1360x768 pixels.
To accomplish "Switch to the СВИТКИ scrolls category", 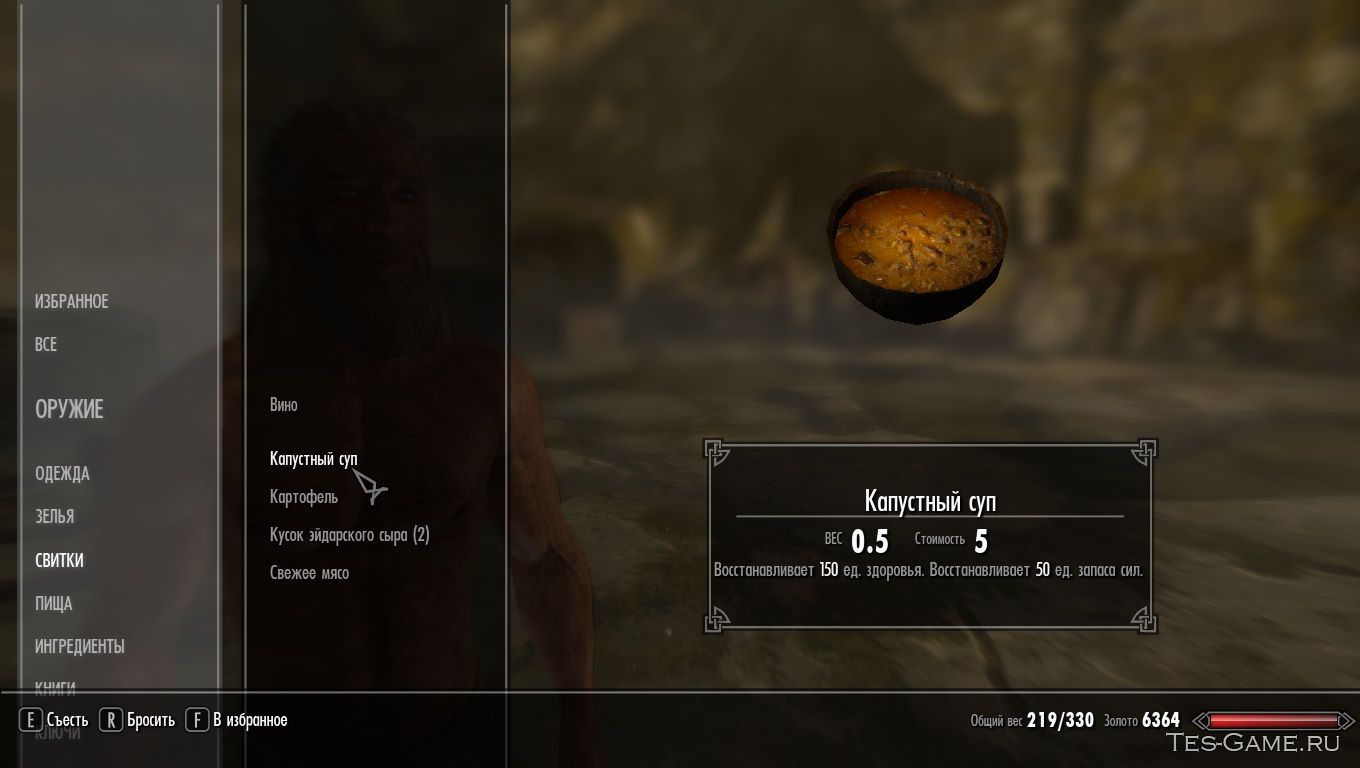I will point(59,560).
